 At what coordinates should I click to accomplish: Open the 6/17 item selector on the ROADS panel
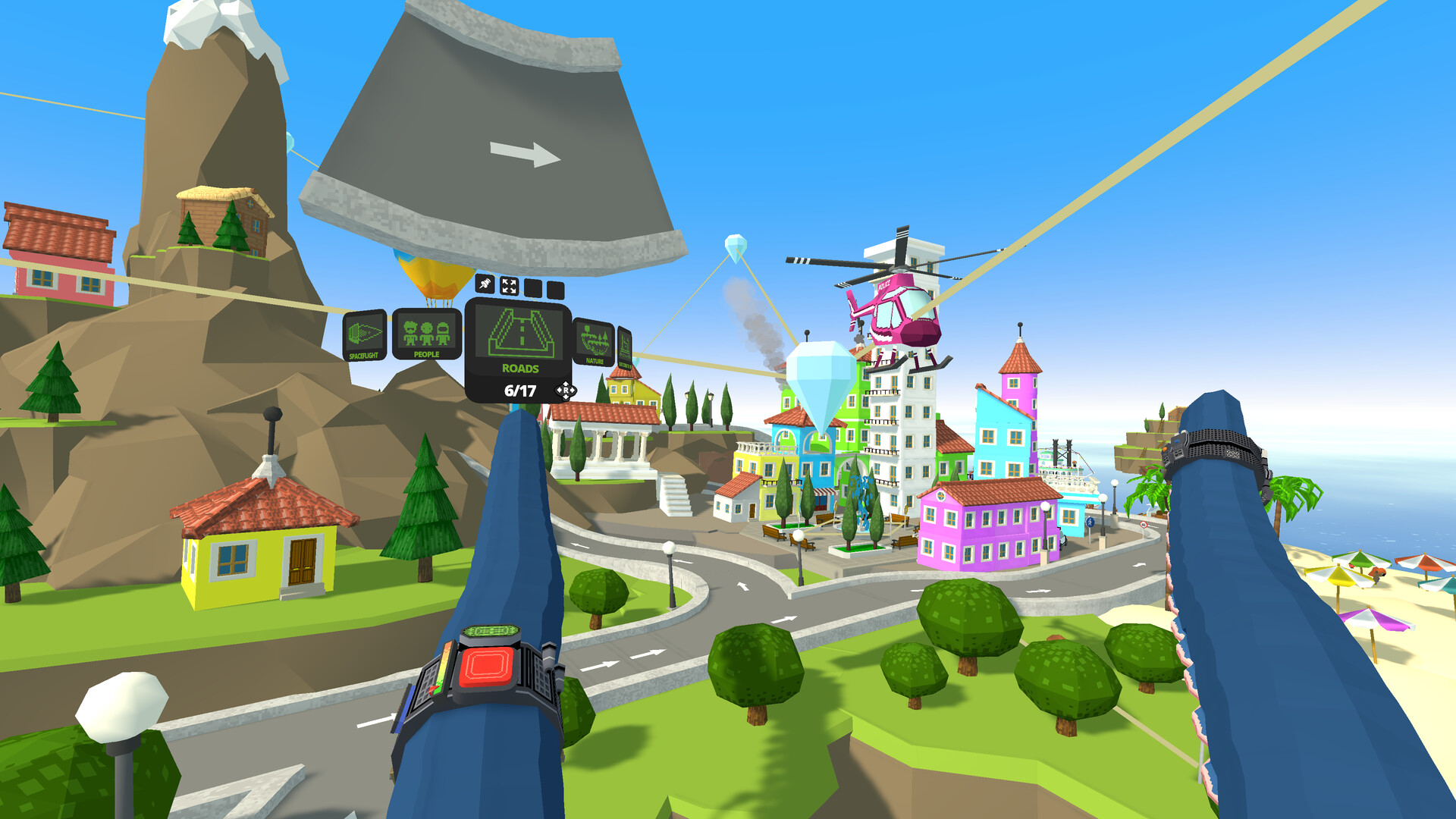tap(520, 391)
